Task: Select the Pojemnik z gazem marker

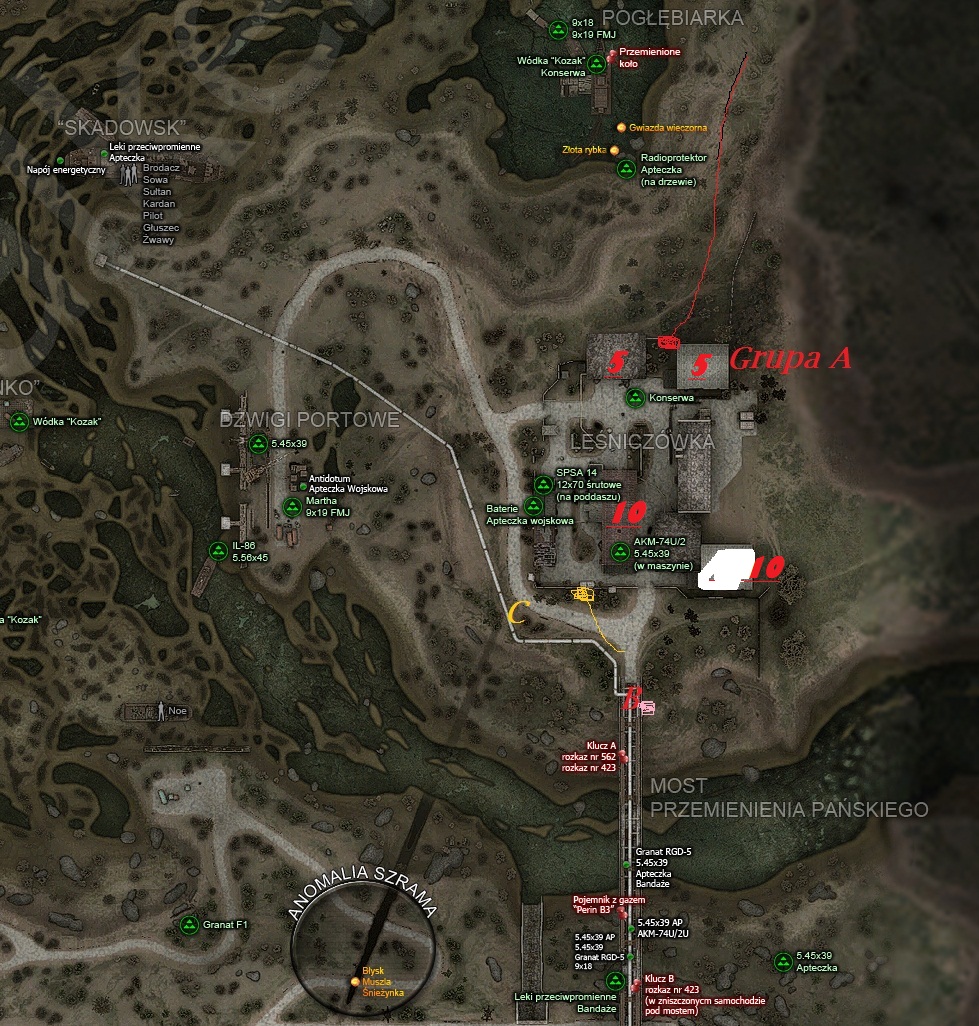Action: tap(622, 912)
